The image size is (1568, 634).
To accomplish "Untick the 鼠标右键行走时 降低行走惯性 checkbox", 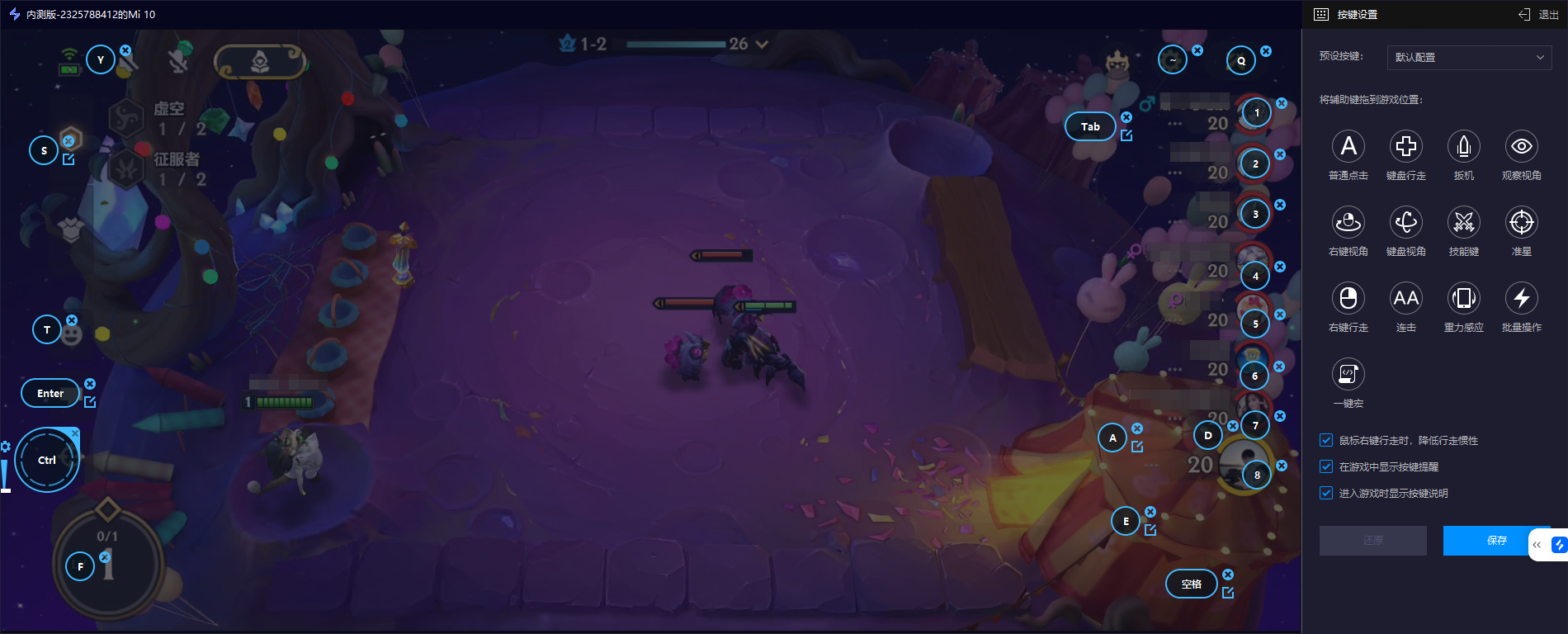I will [x=1326, y=441].
